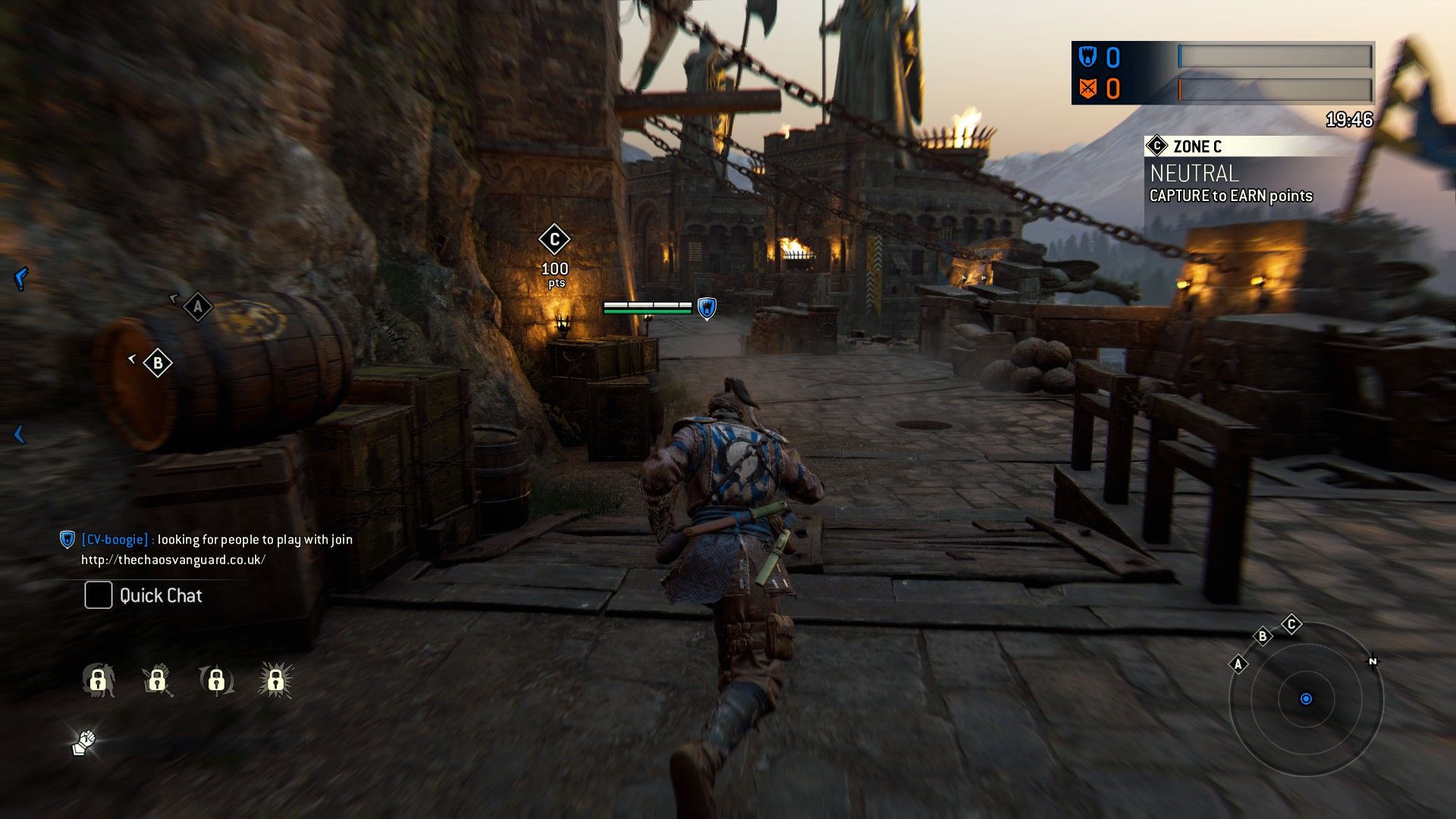Select the C marker on the minimap
The height and width of the screenshot is (819, 1456).
click(x=1291, y=625)
